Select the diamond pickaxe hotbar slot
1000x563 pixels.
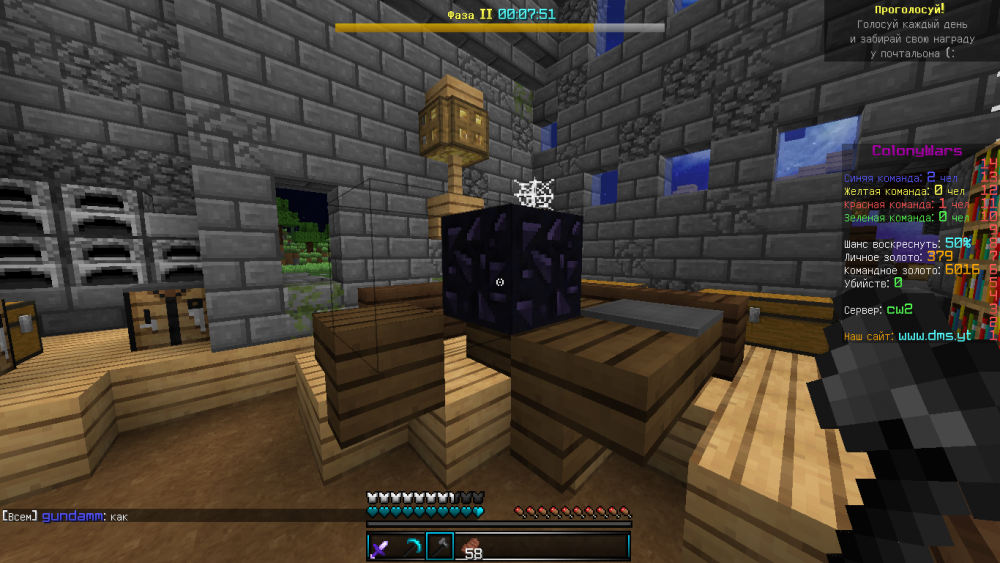[x=411, y=546]
